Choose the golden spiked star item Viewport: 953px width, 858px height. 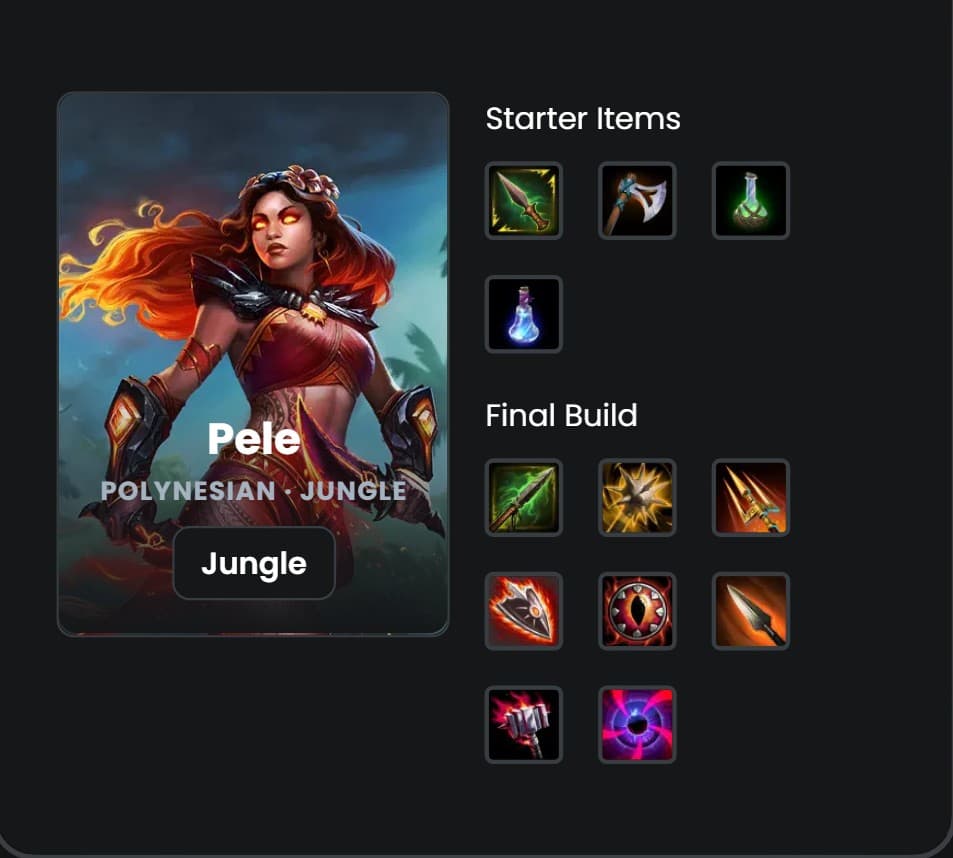click(x=637, y=497)
